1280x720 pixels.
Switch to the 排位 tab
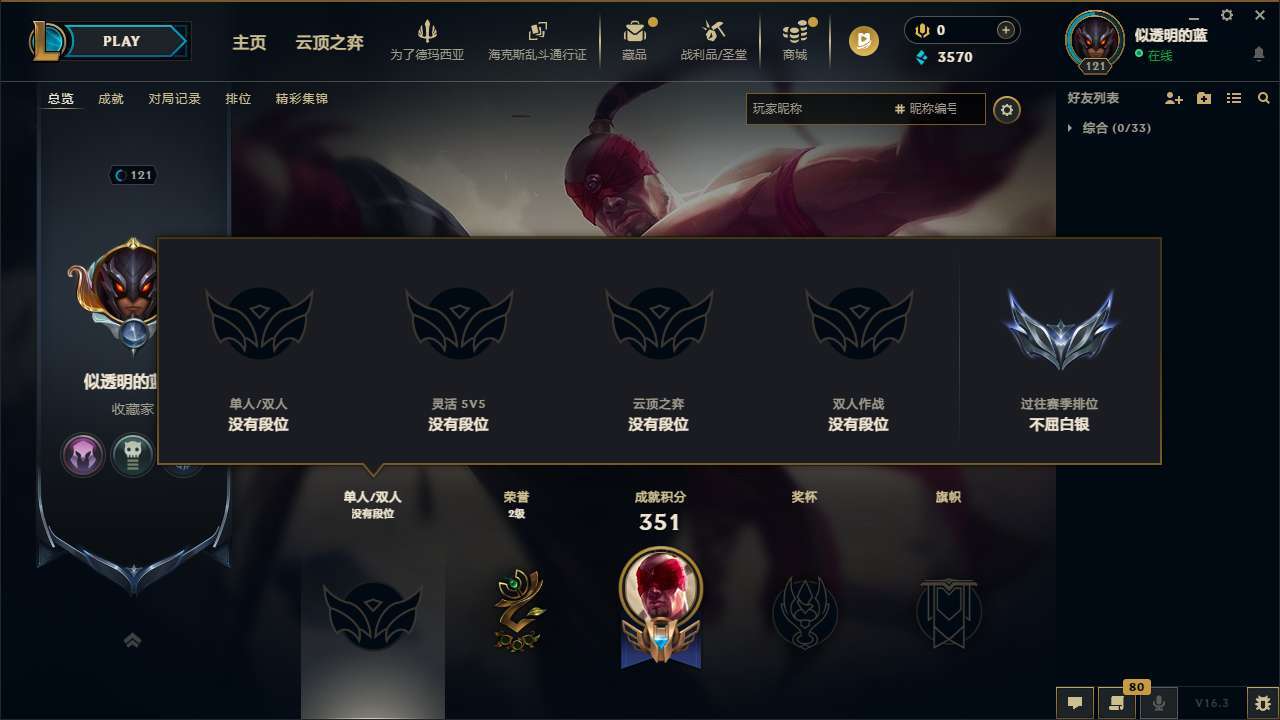click(239, 98)
